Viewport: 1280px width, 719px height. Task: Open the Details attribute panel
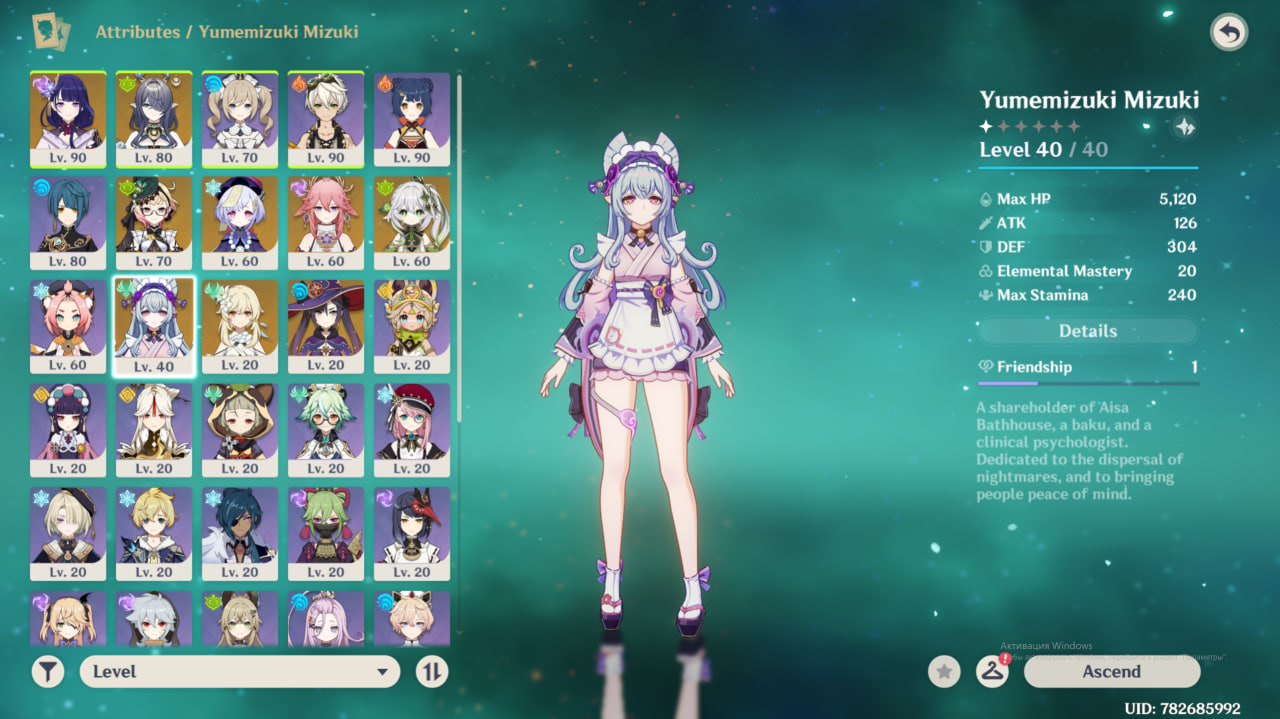pyautogui.click(x=1087, y=331)
